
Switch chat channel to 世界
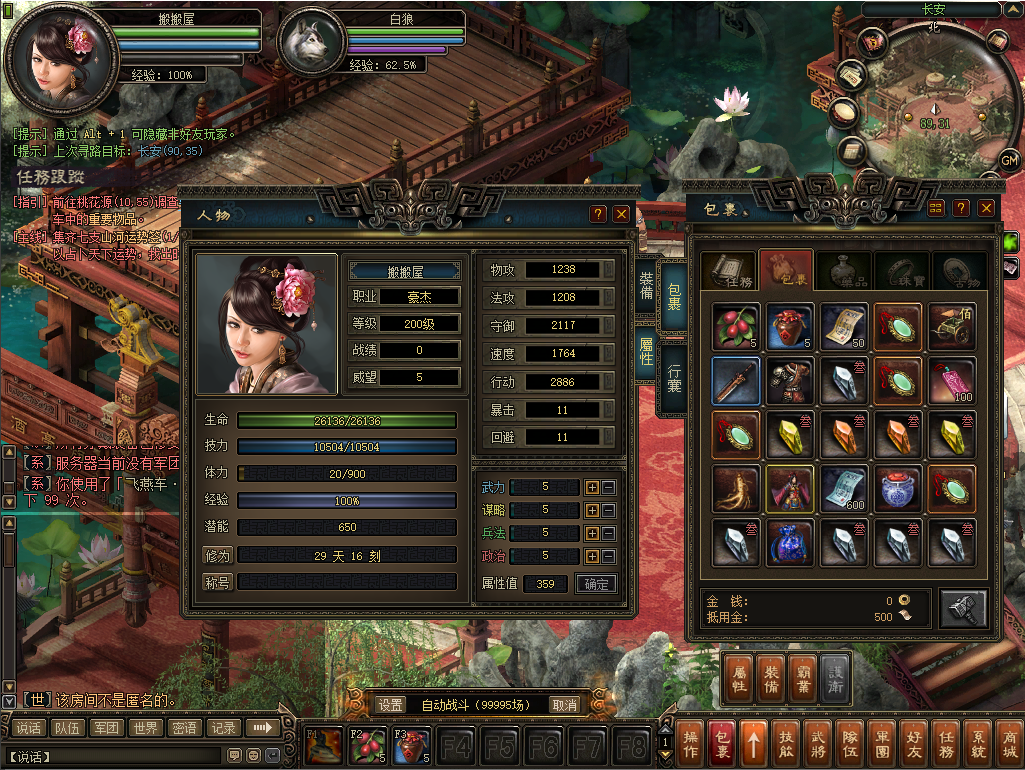point(146,728)
